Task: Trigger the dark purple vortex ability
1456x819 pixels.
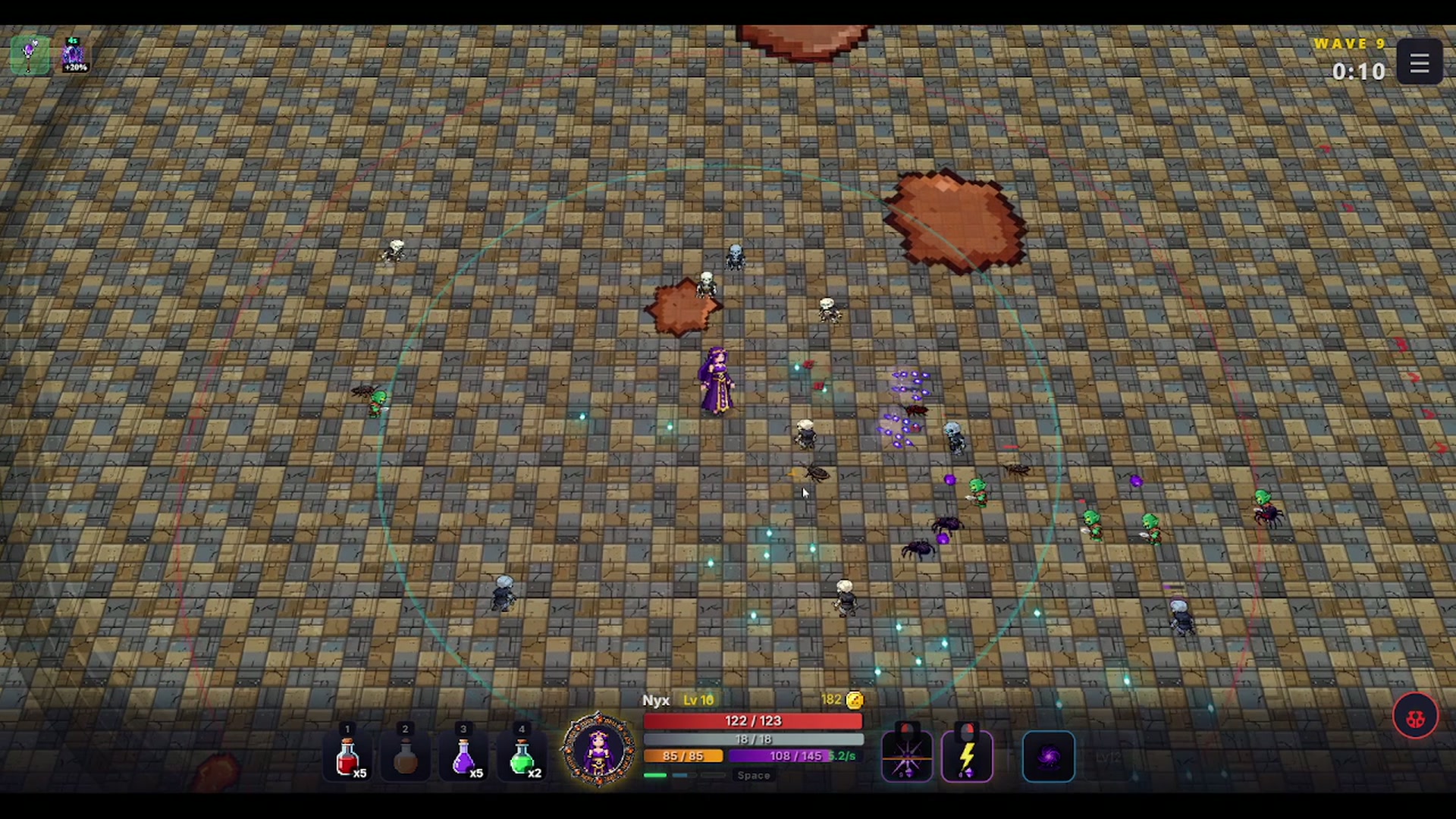Action: click(1049, 756)
